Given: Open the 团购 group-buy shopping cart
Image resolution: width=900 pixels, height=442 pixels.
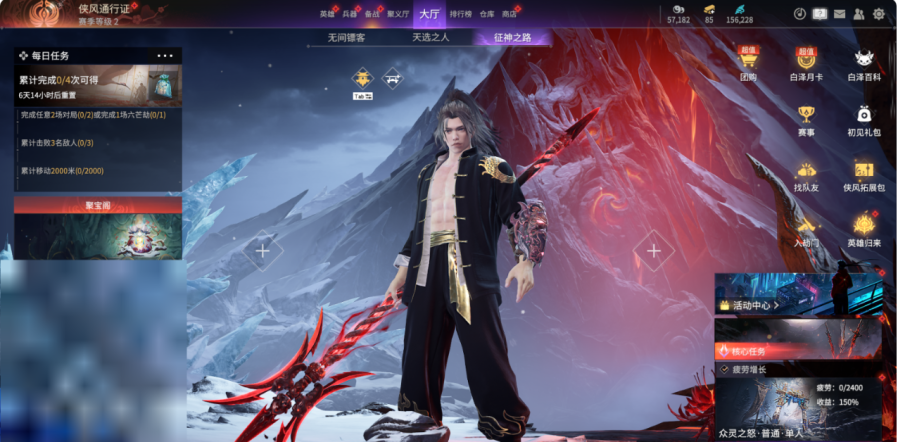Looking at the screenshot, I should pos(748,63).
